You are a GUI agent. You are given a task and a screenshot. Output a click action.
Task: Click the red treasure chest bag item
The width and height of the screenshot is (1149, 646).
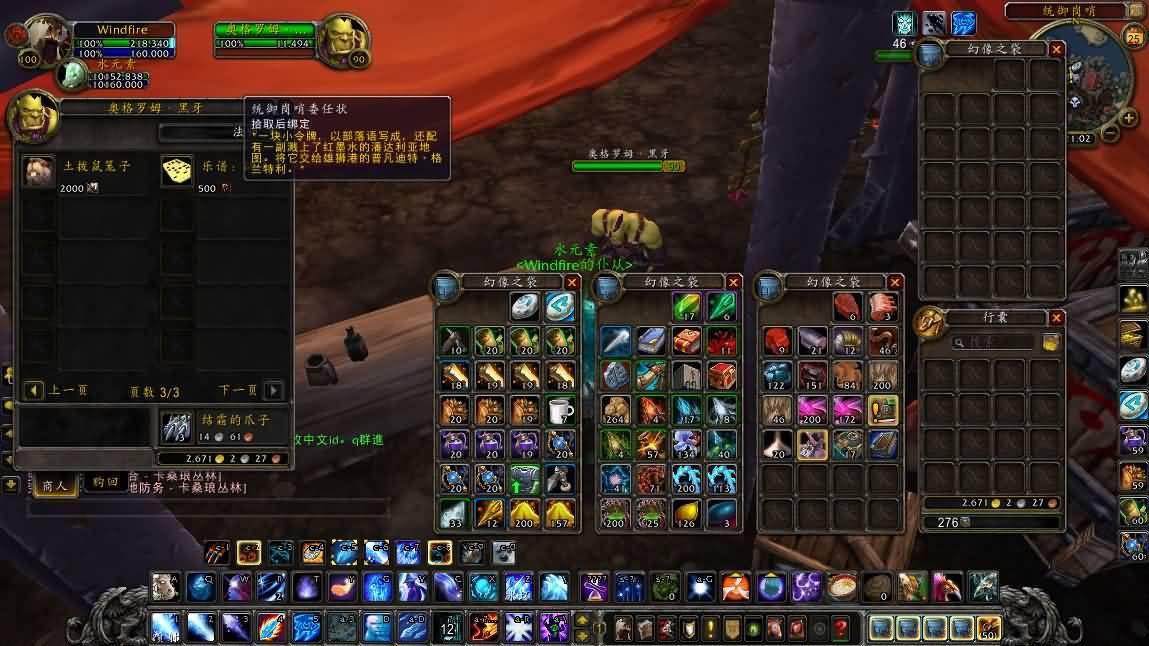pyautogui.click(x=720, y=375)
